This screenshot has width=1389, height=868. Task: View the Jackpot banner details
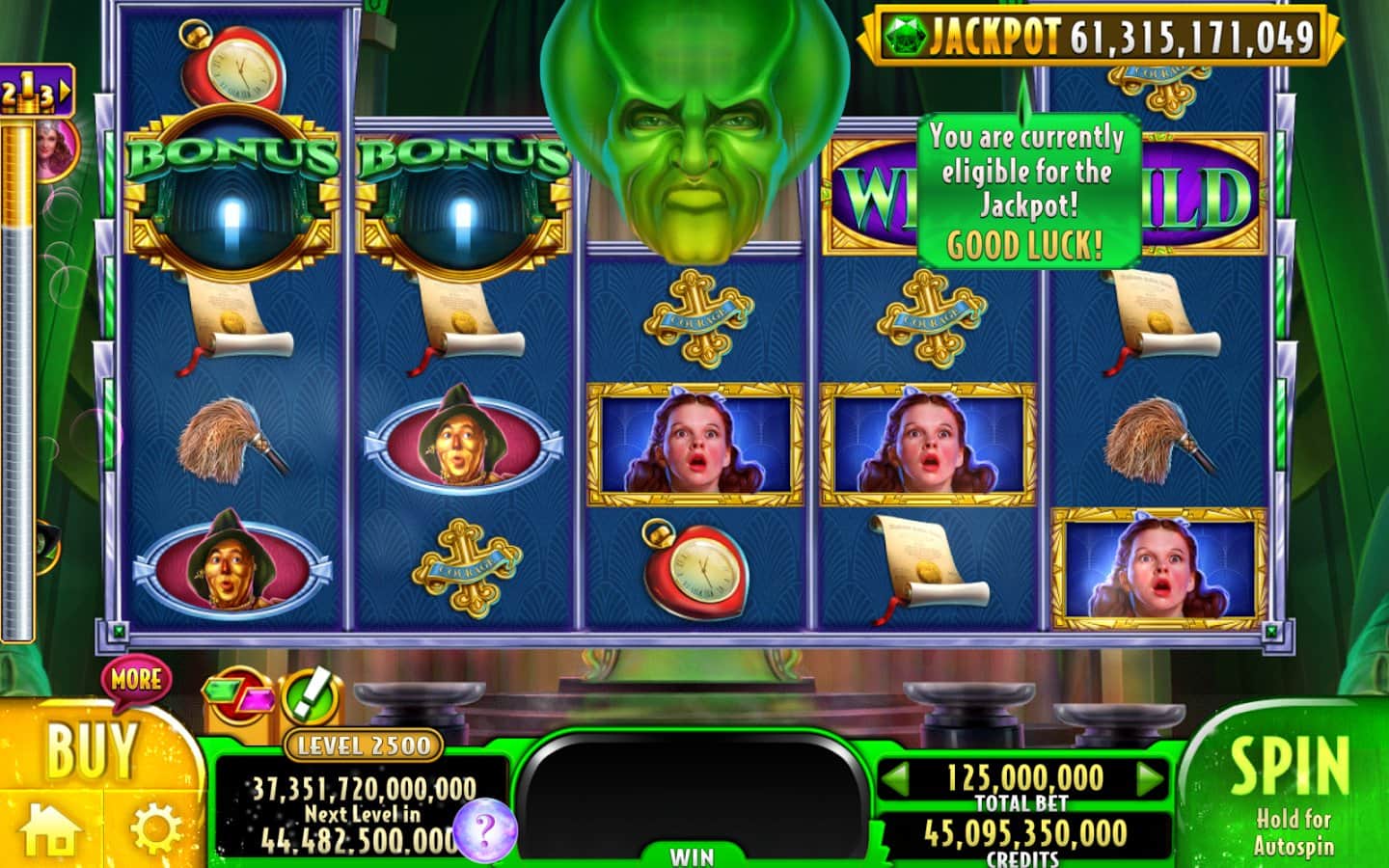(x=1100, y=37)
